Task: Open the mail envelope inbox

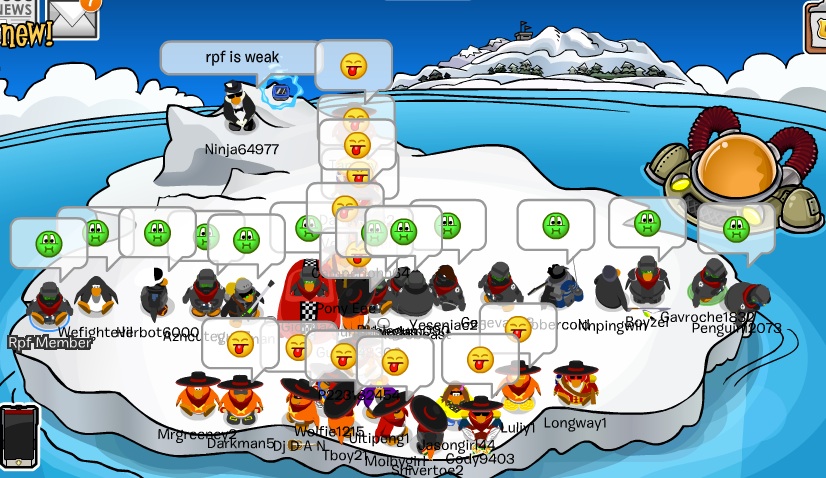Action: pyautogui.click(x=75, y=16)
